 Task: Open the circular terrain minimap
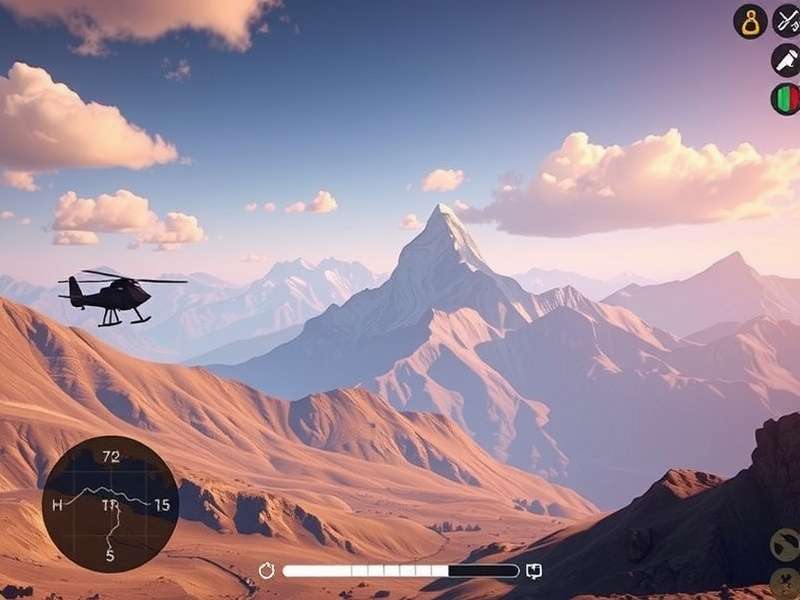point(110,503)
